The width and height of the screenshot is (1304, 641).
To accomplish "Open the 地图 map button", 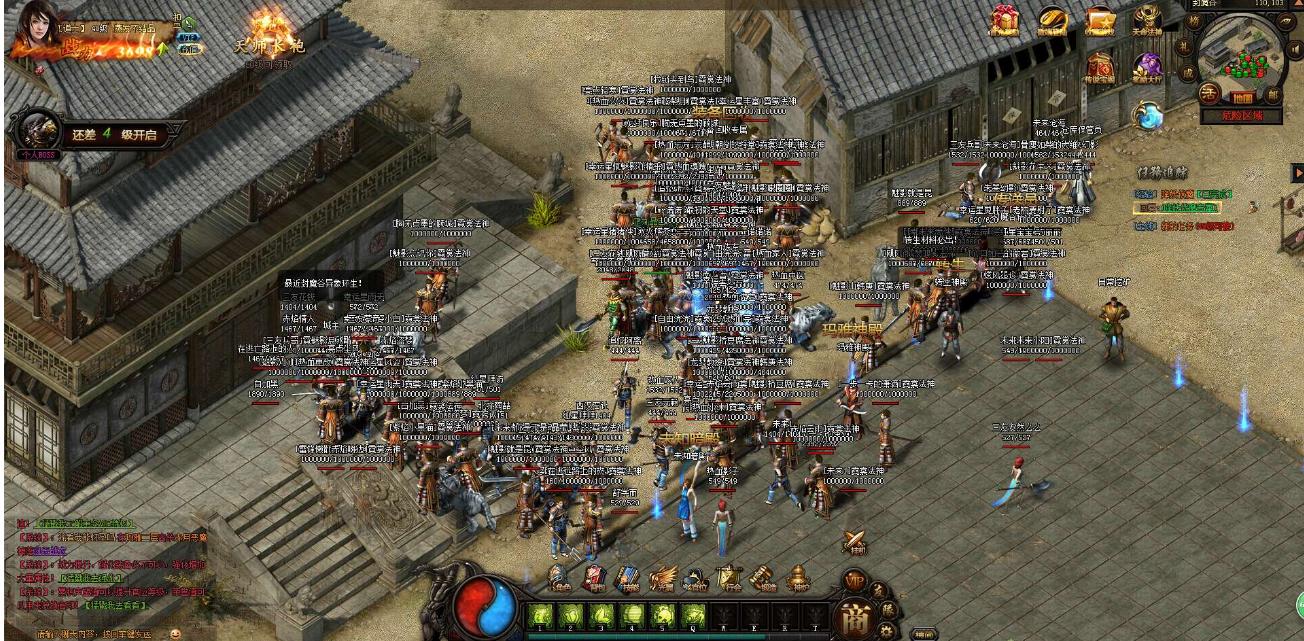I will tap(1240, 97).
